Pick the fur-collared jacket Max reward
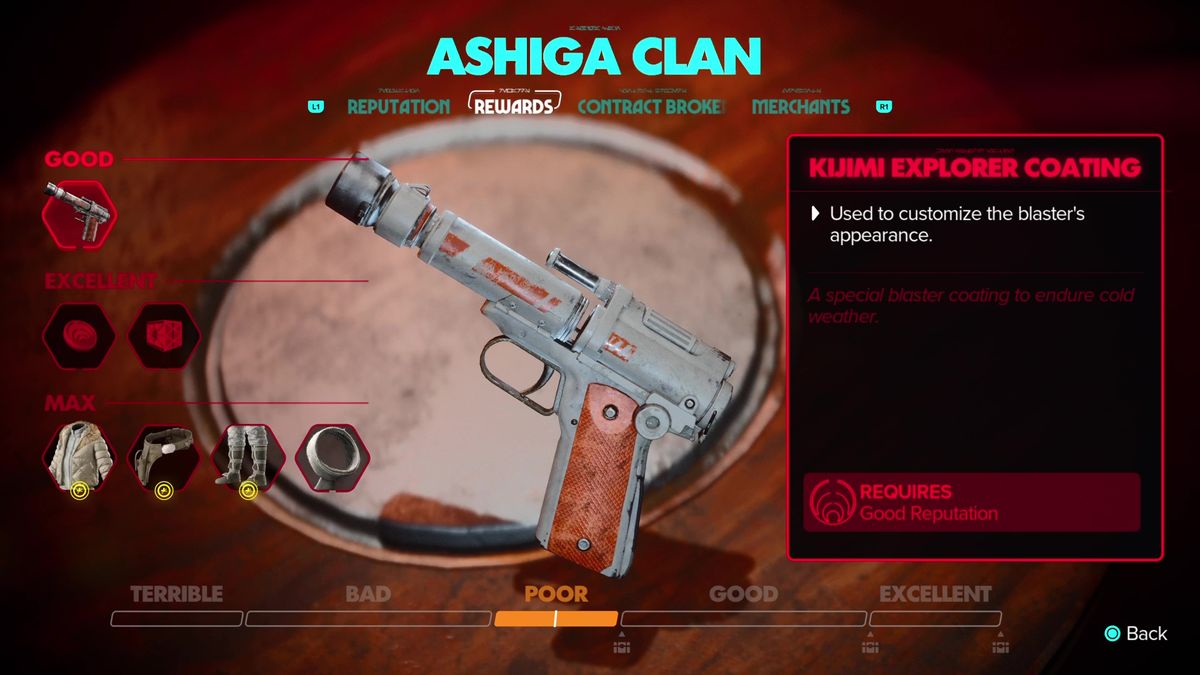The height and width of the screenshot is (675, 1200). coord(80,459)
